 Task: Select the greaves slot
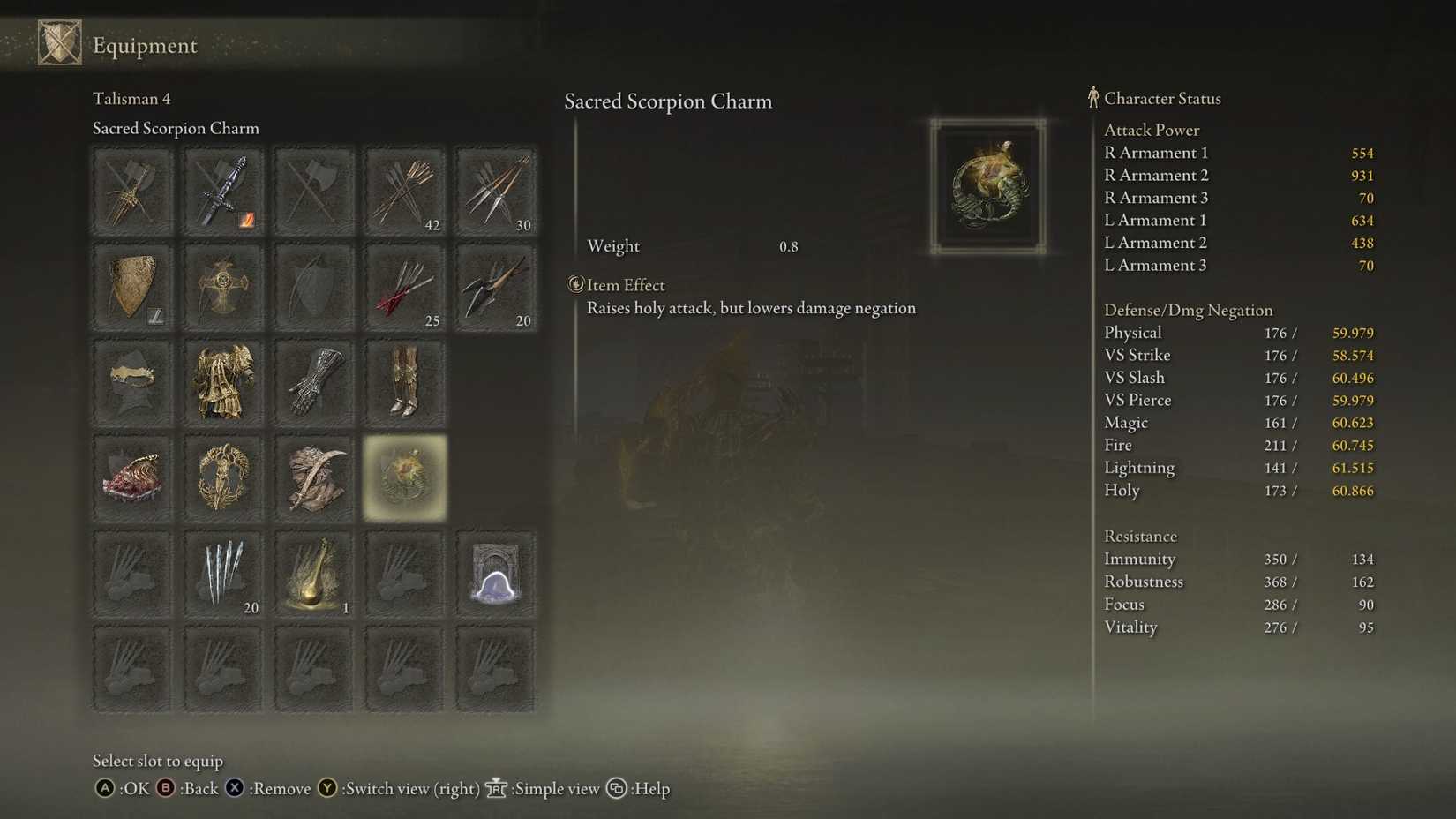(x=404, y=383)
